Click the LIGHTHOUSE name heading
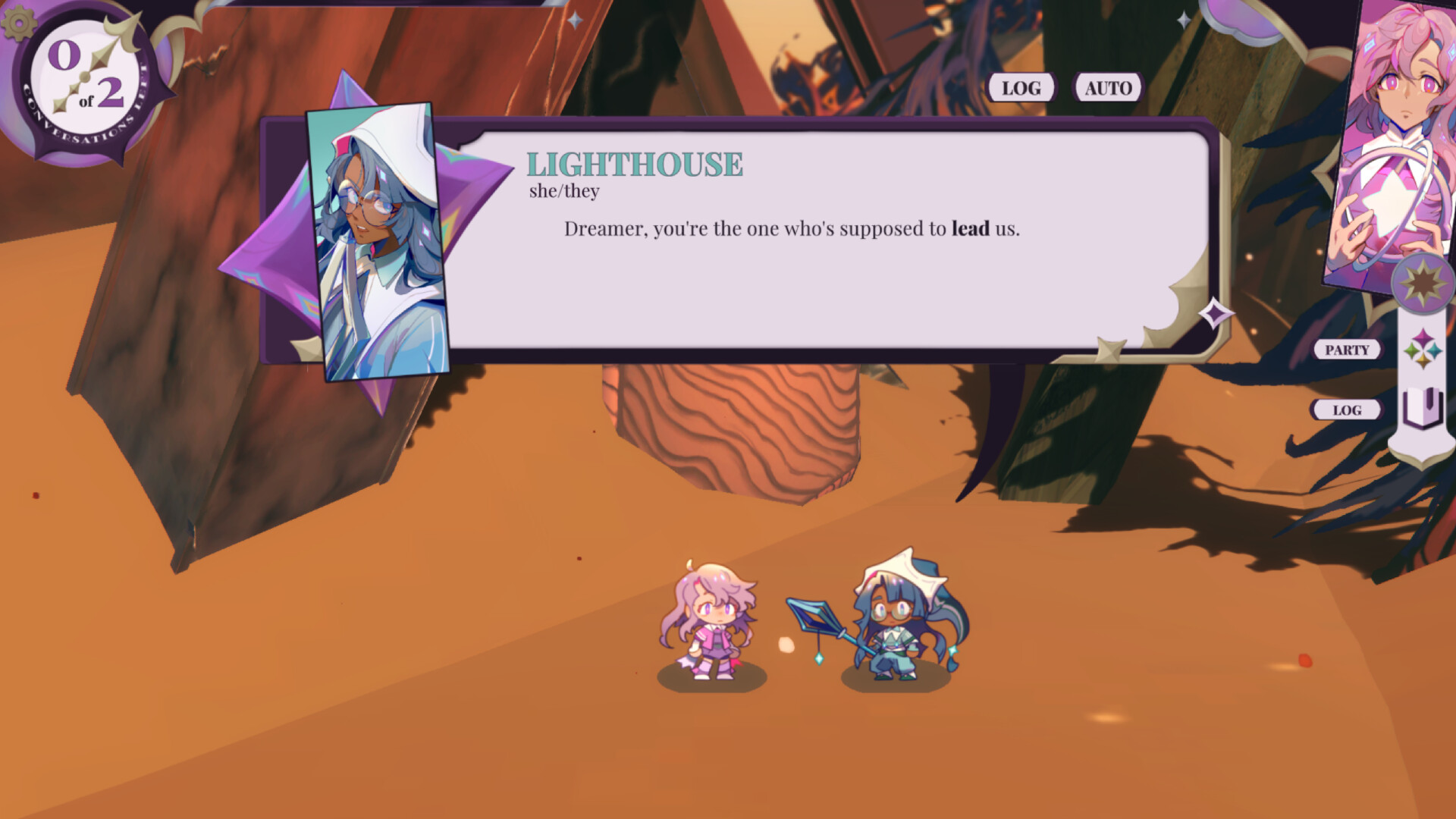 pyautogui.click(x=635, y=164)
